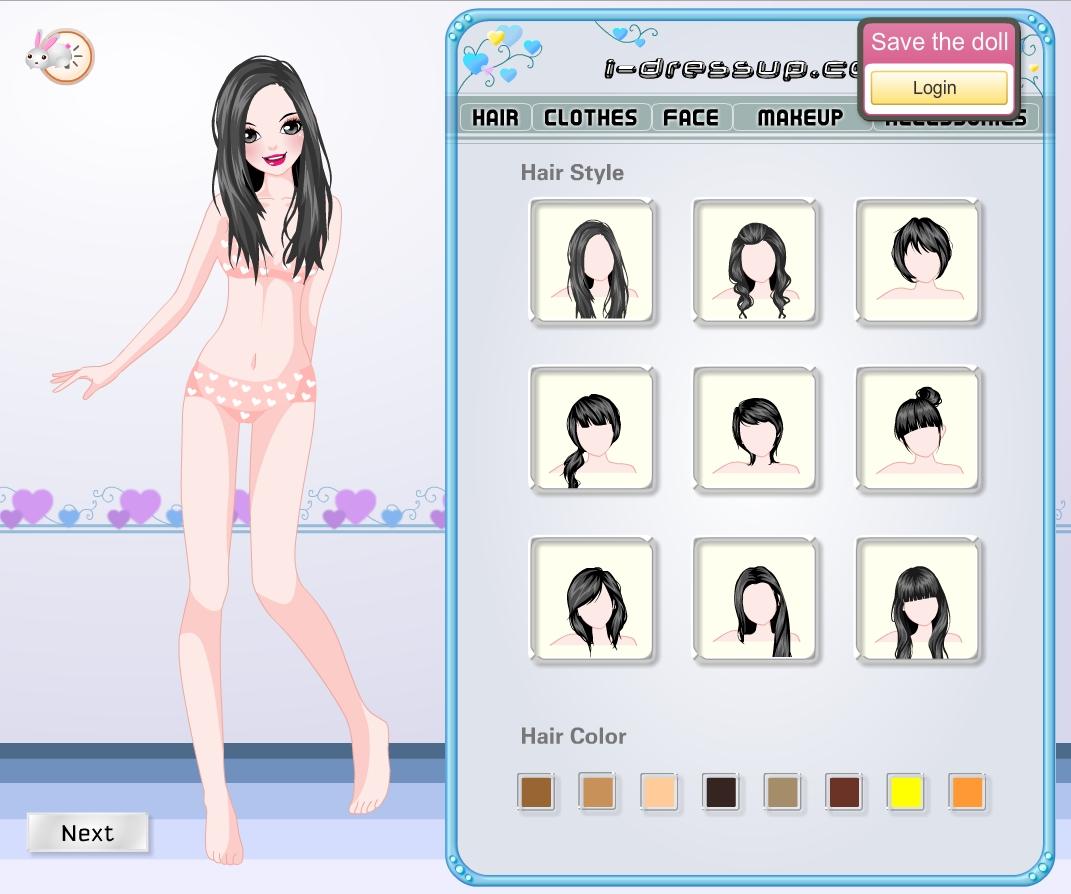Click the Login button

tap(937, 88)
